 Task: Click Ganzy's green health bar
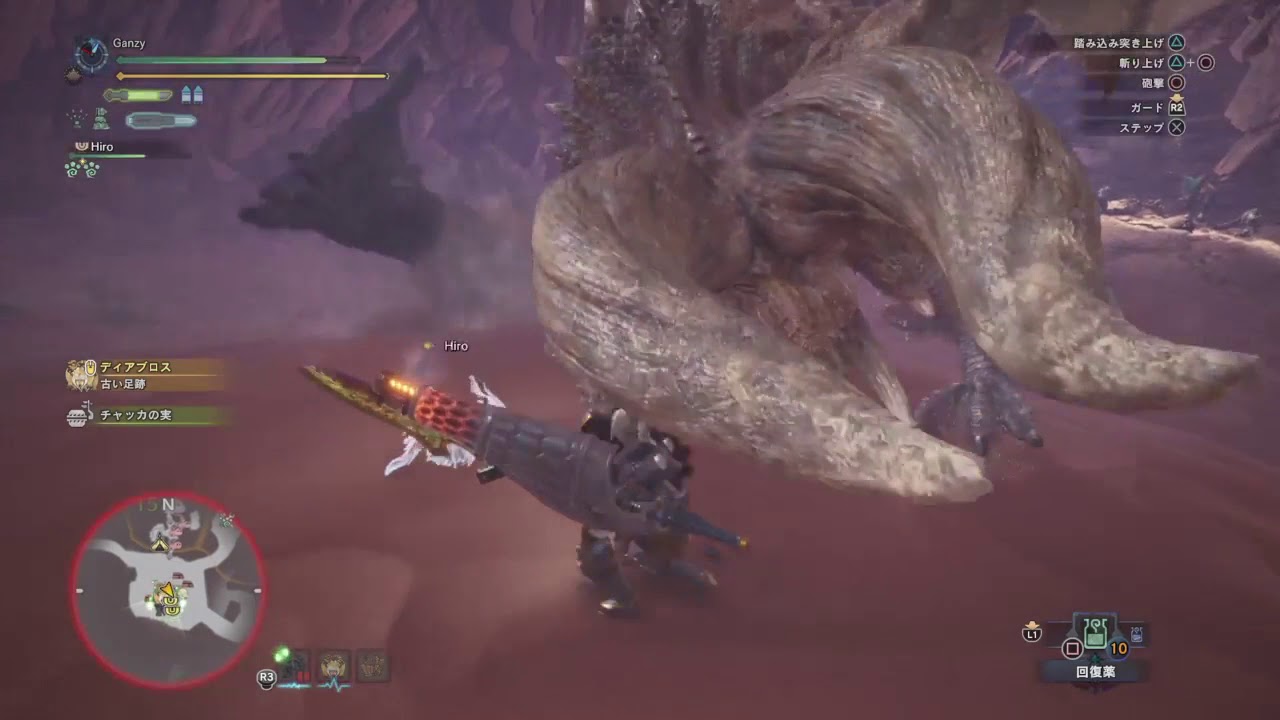220,60
